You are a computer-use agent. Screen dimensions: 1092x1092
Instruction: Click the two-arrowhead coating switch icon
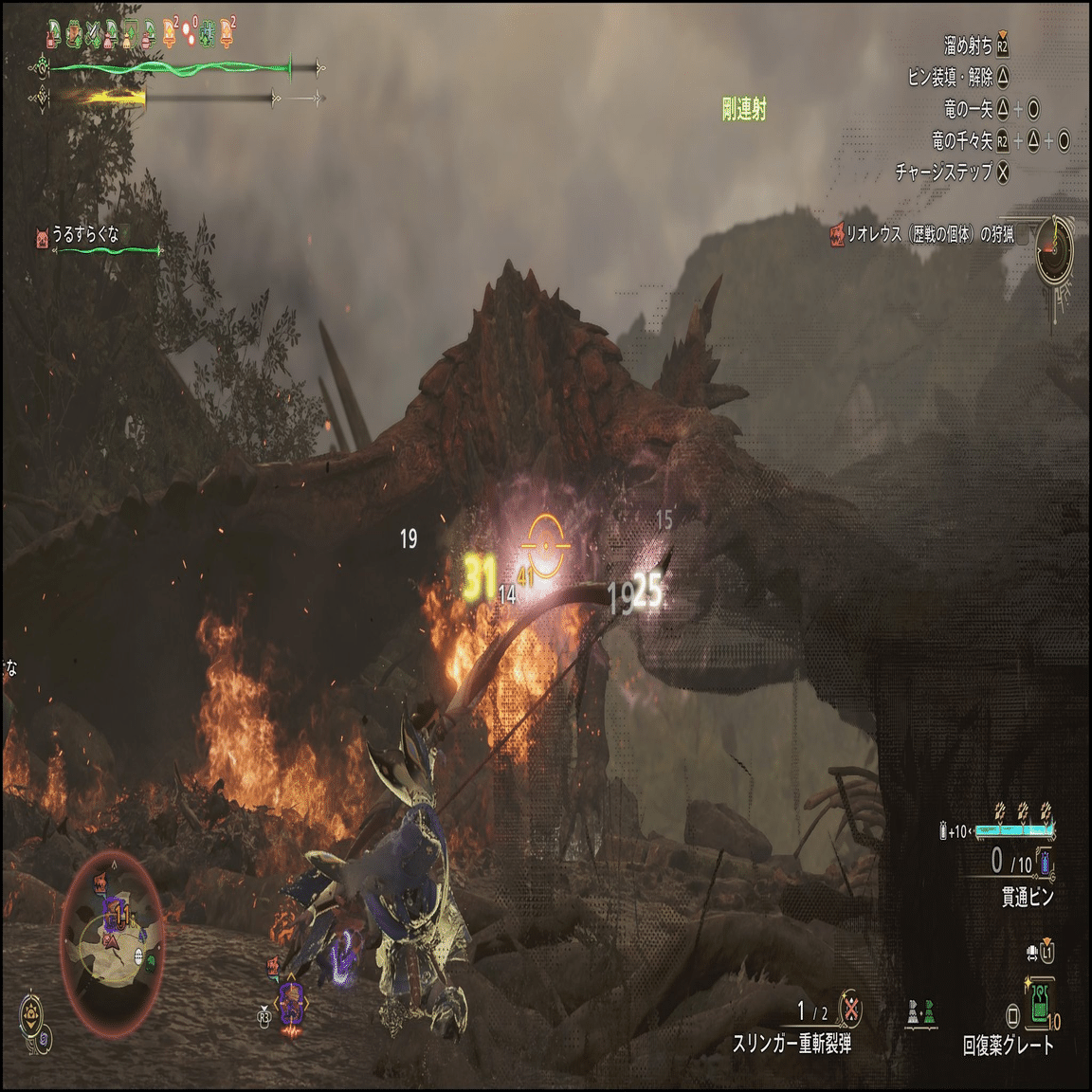[920, 1010]
